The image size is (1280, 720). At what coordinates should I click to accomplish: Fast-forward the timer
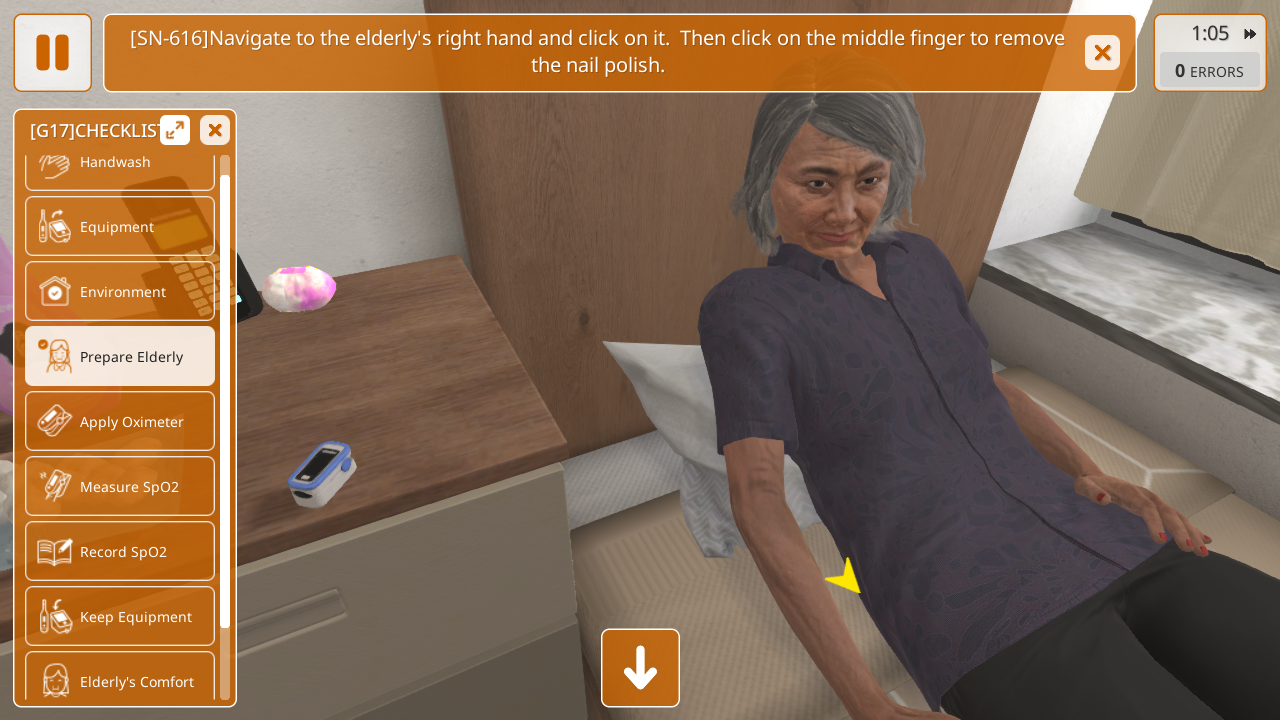click(1250, 34)
